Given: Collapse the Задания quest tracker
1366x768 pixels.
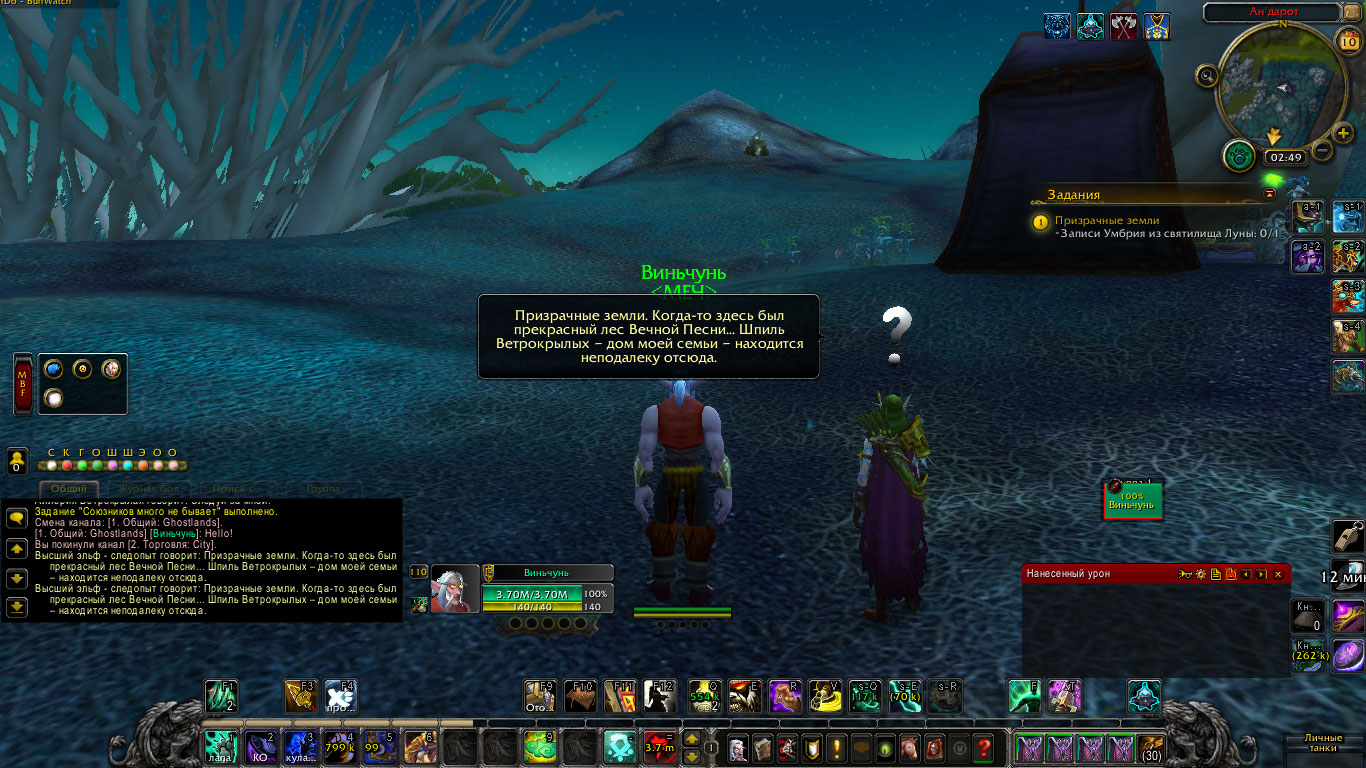Looking at the screenshot, I should (1270, 193).
